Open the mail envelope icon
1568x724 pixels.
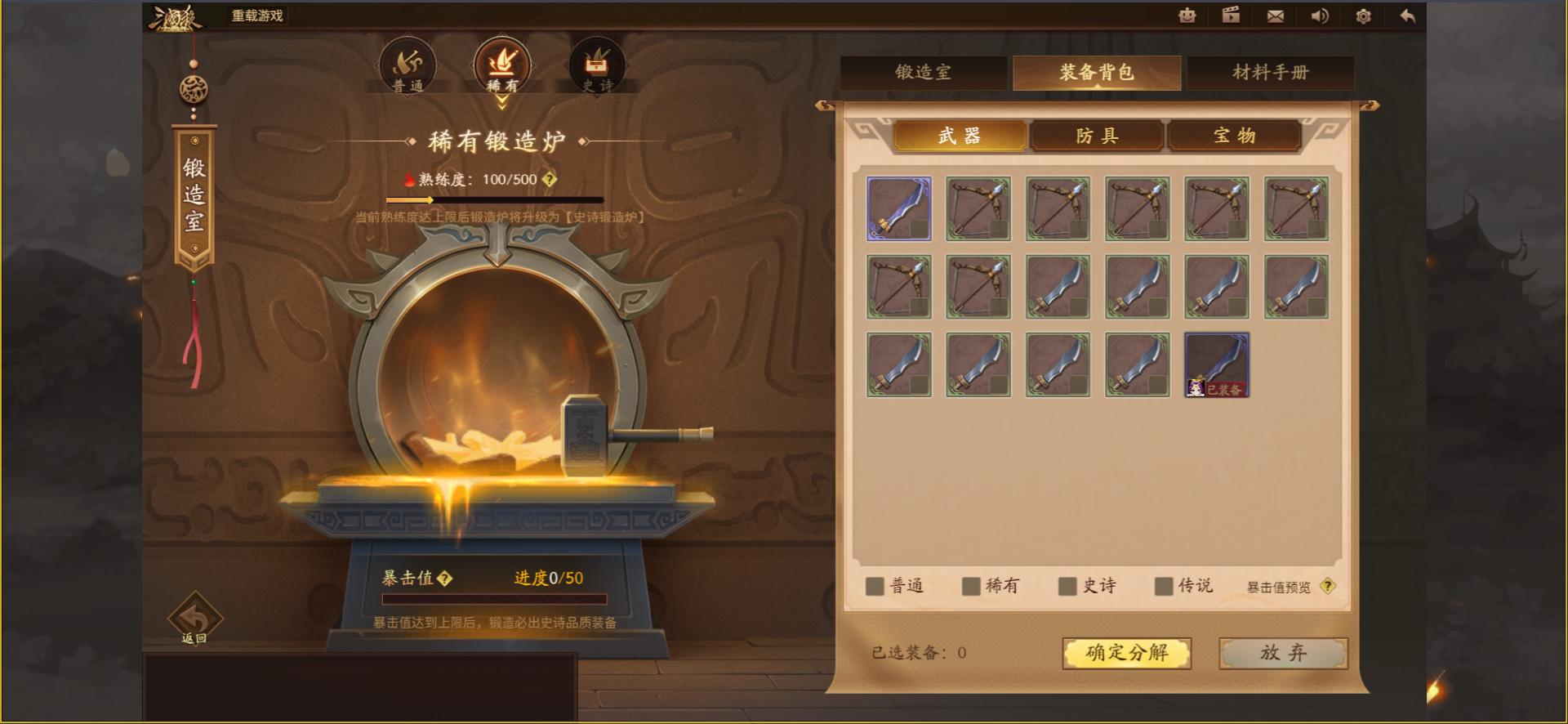coord(1276,16)
